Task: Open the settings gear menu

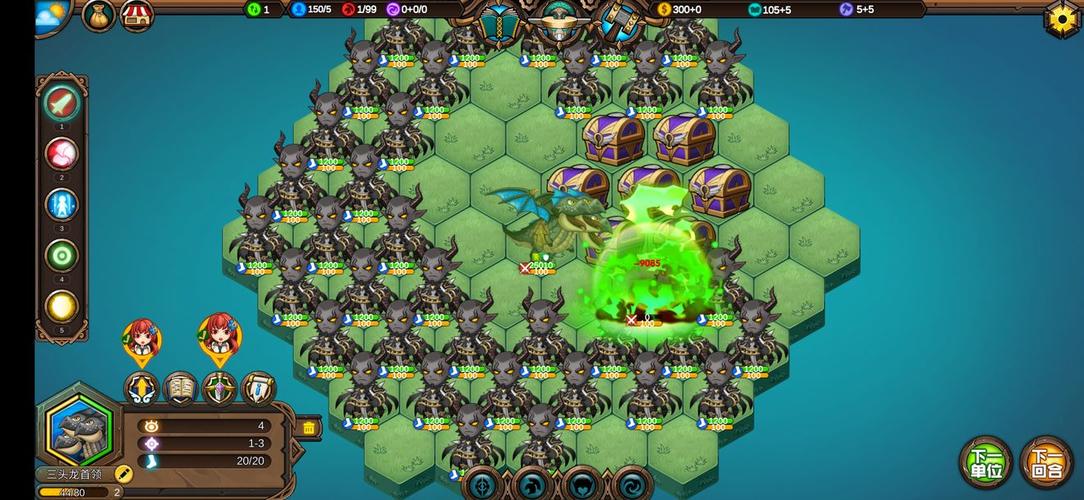Action: click(x=1061, y=19)
